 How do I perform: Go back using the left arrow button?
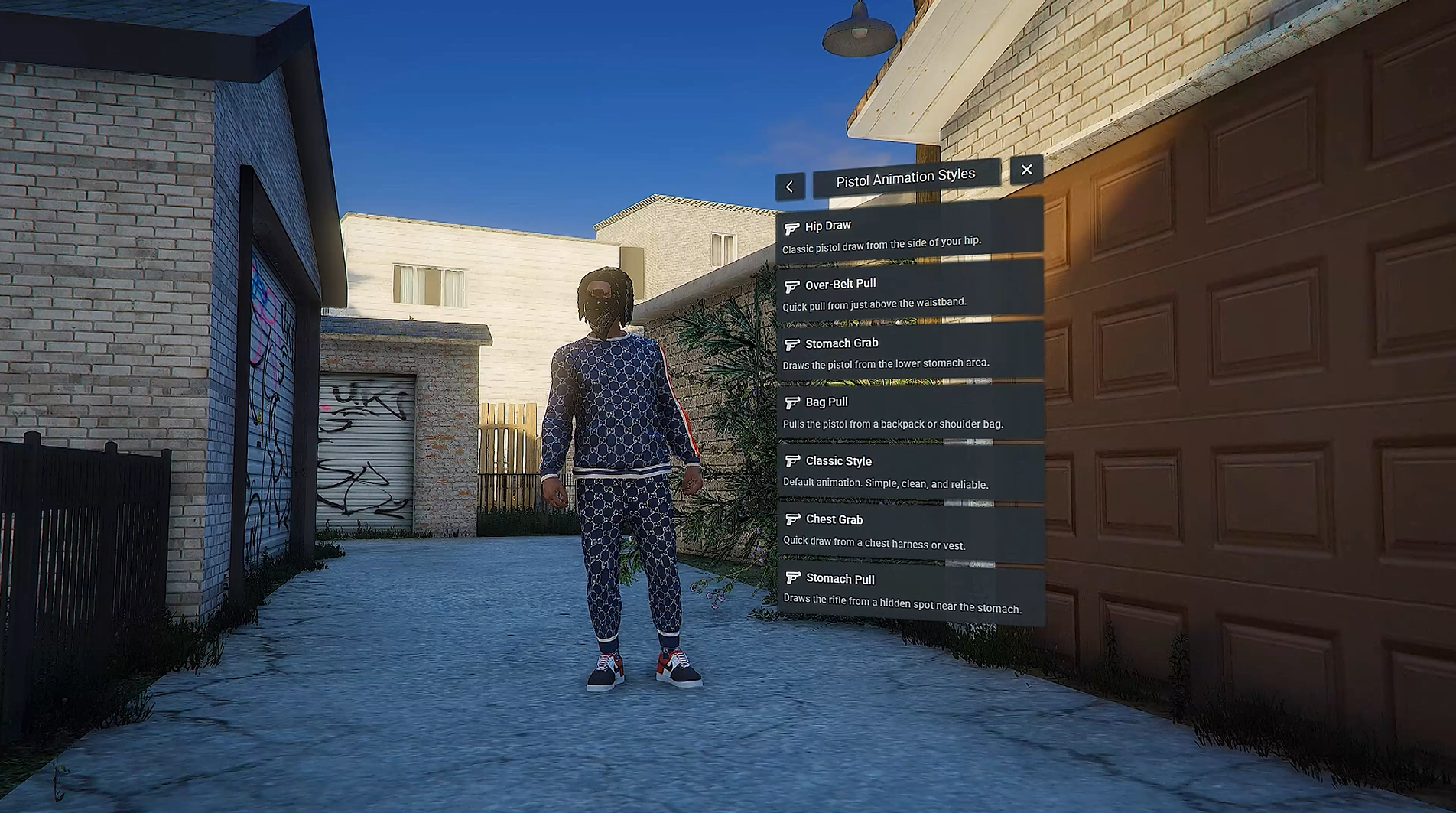(x=789, y=187)
